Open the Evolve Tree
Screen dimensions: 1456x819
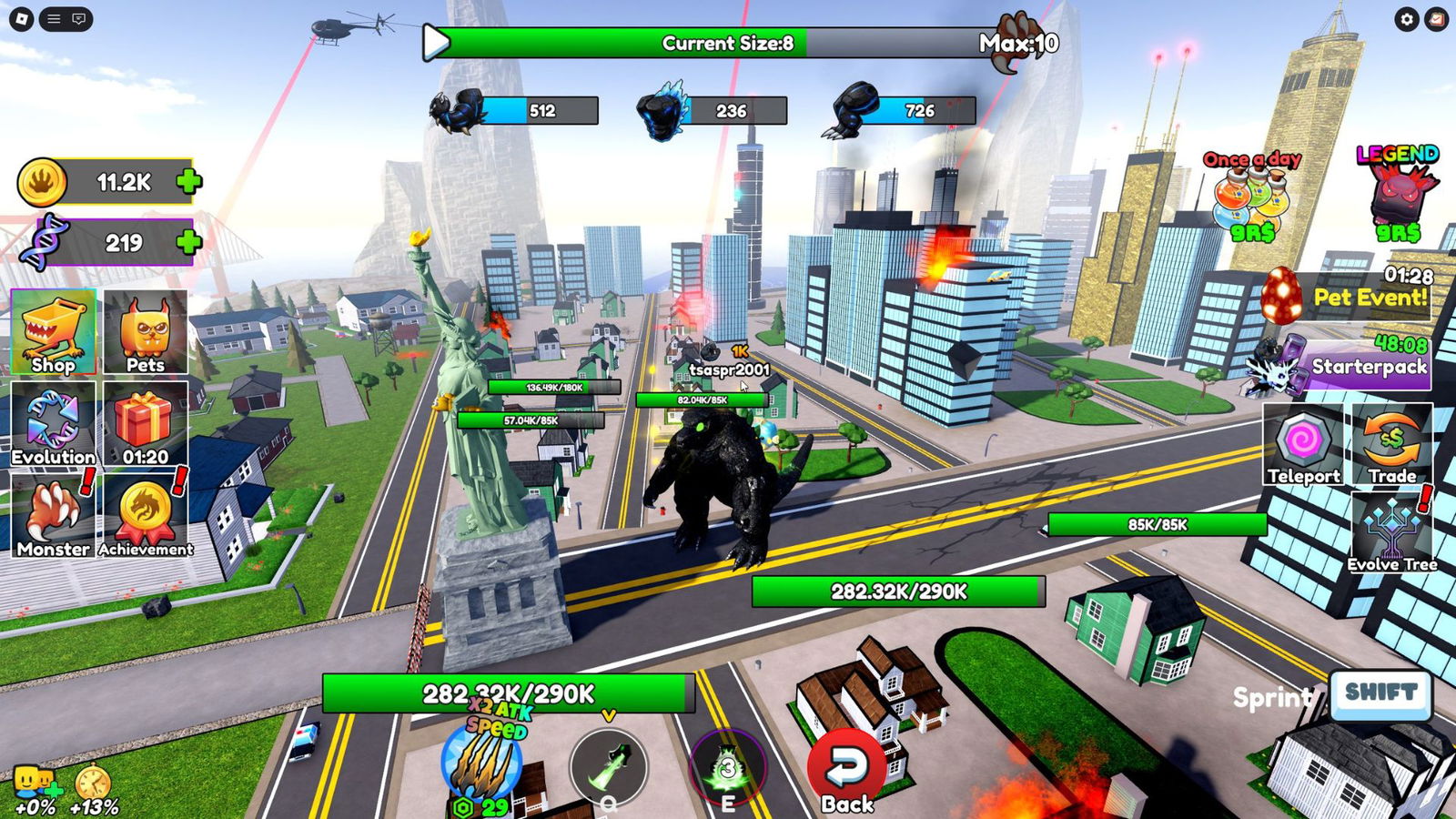[x=1392, y=533]
